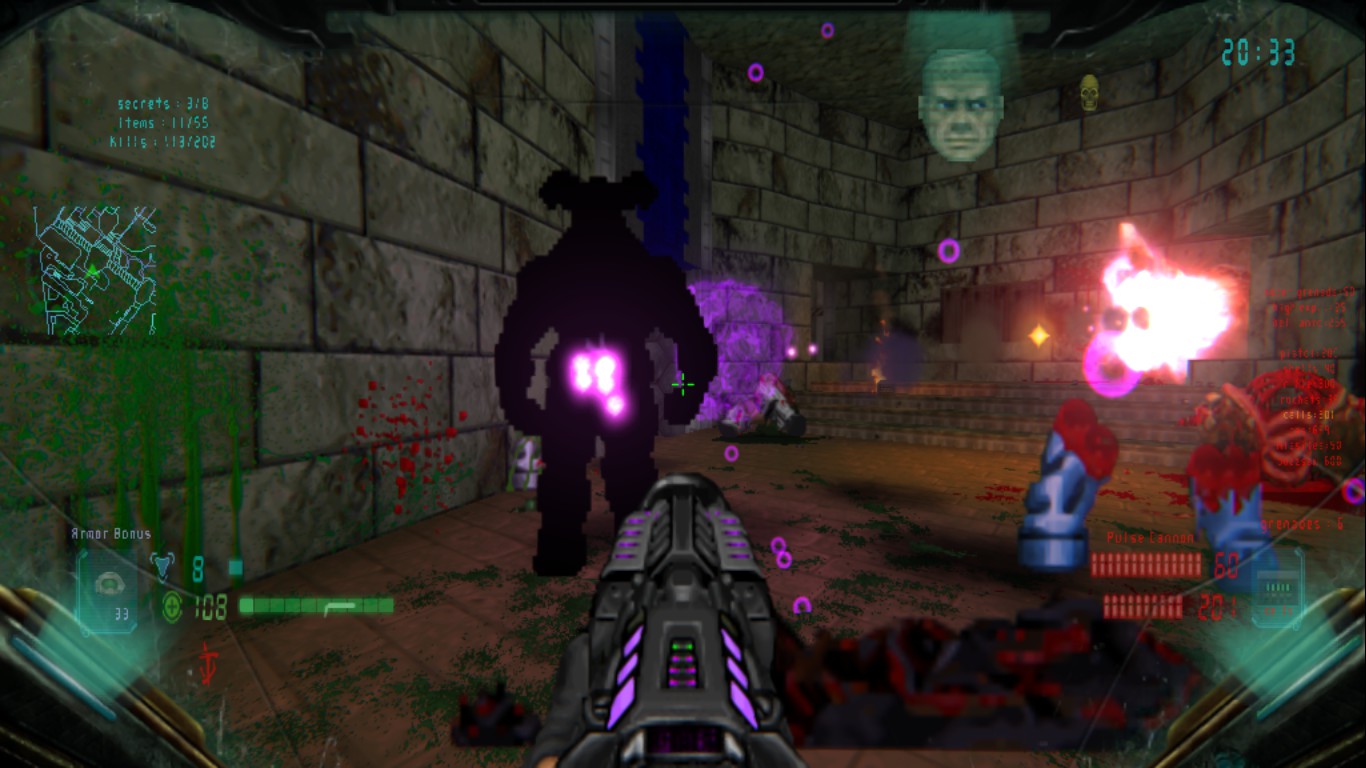Click the green health bar segments

[315, 604]
